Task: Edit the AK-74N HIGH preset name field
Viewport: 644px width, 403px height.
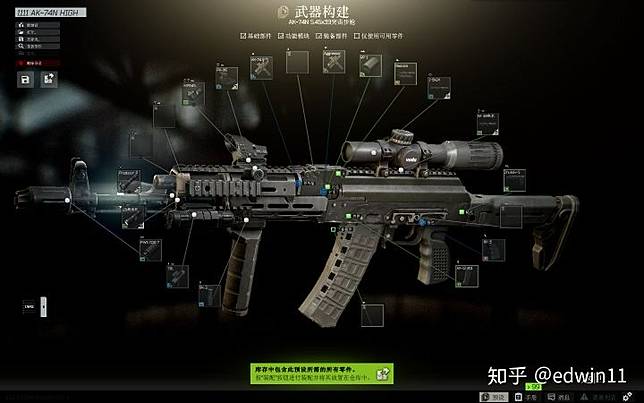Action: click(x=45, y=11)
